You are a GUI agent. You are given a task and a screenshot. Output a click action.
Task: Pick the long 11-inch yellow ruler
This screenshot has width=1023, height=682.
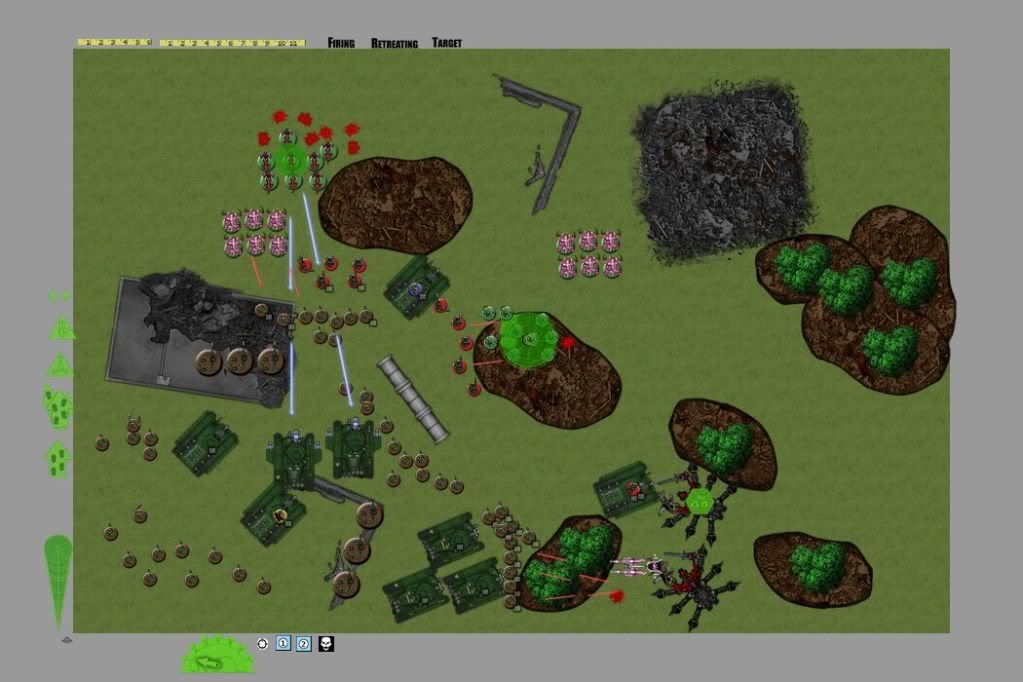click(232, 43)
